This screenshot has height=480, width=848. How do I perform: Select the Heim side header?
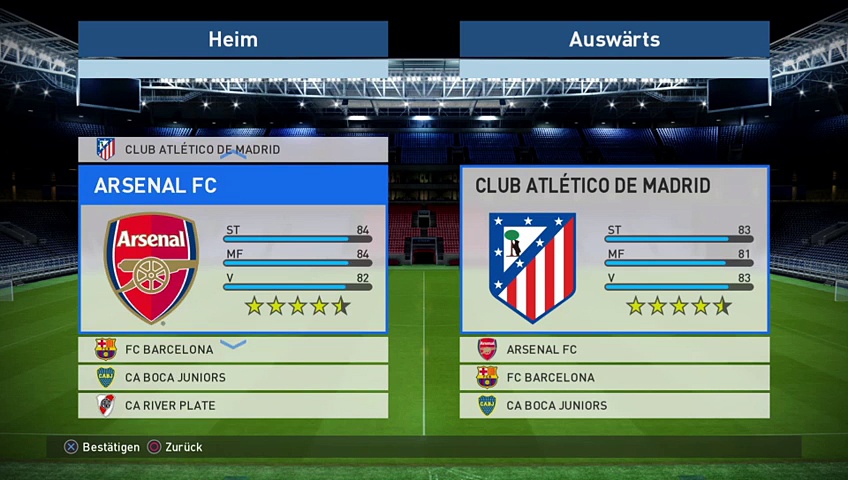[233, 40]
